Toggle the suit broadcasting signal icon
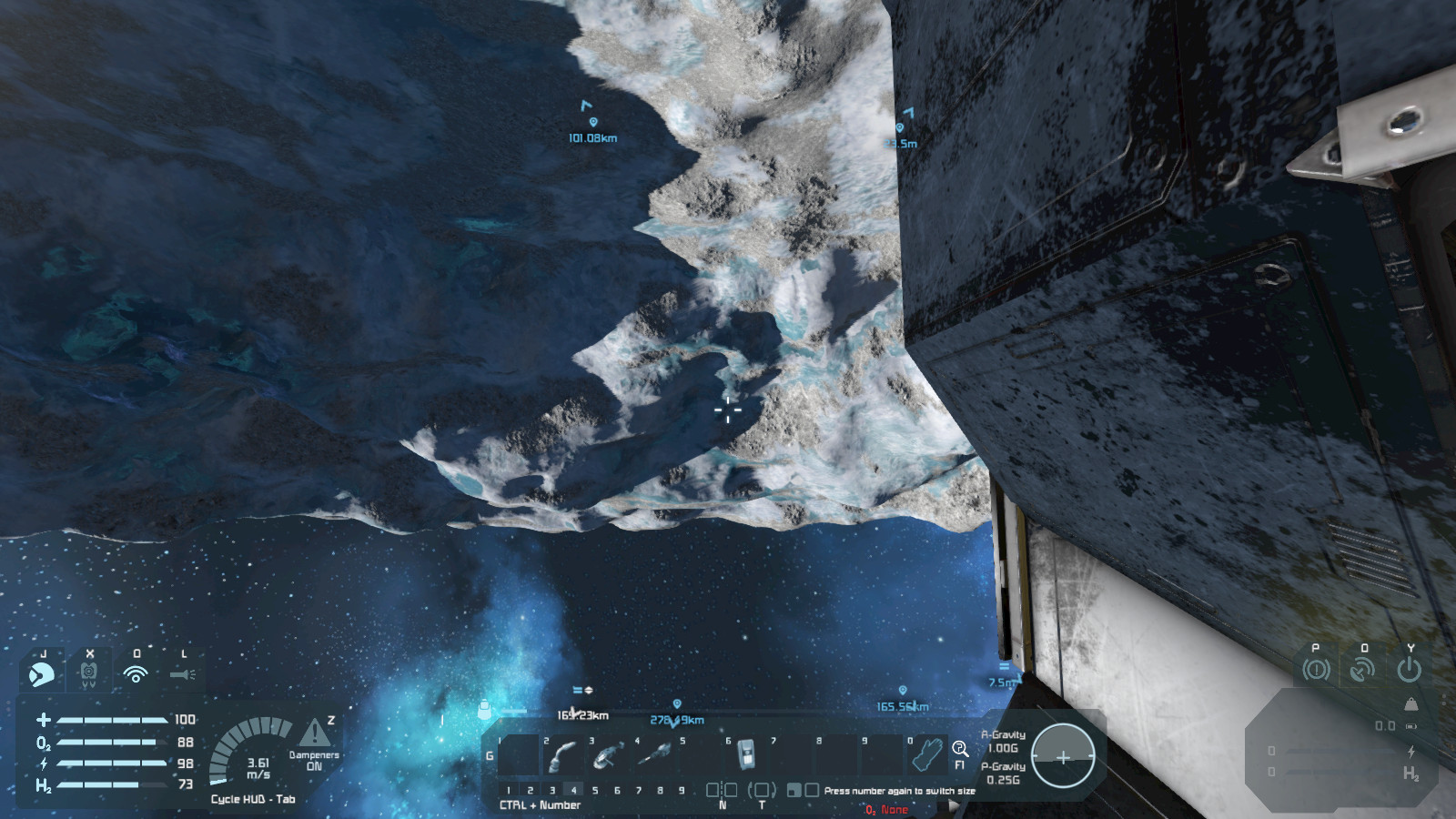 click(x=136, y=674)
